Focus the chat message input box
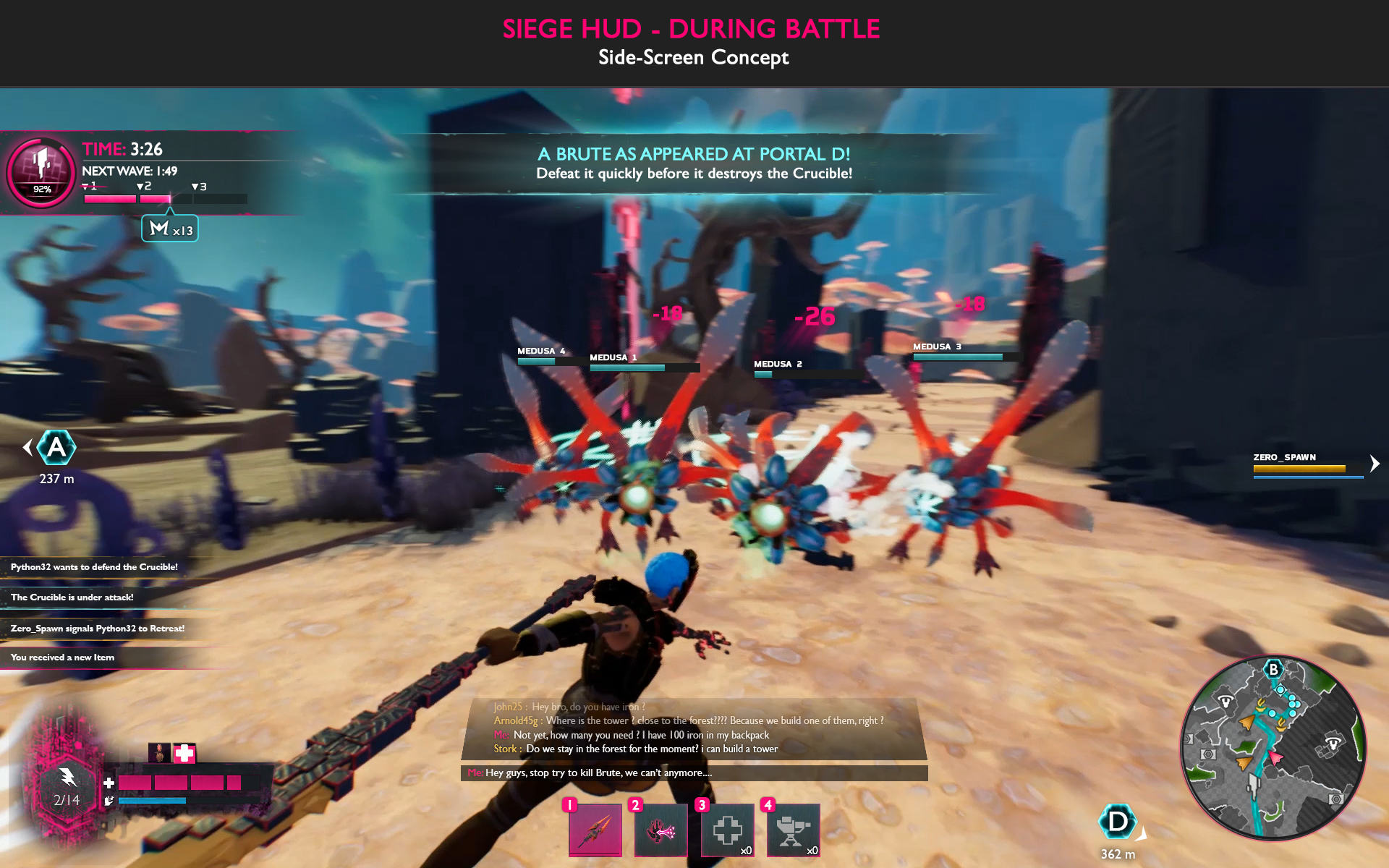Image resolution: width=1389 pixels, height=868 pixels. point(693,773)
